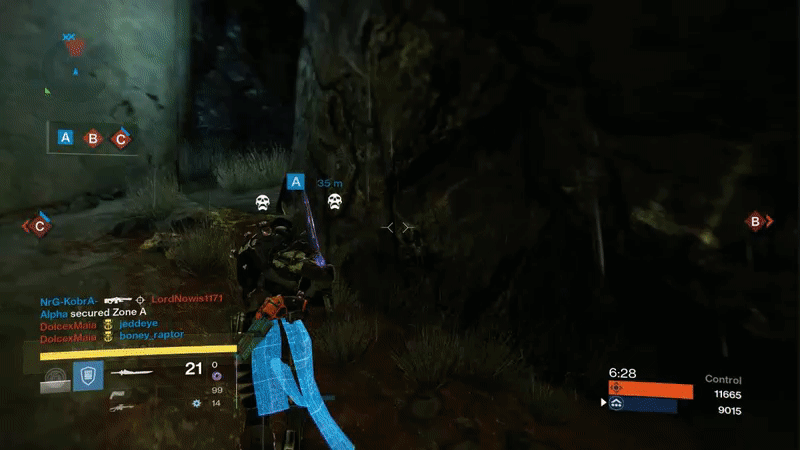Select the Zone C tile in status panel

tap(120, 138)
